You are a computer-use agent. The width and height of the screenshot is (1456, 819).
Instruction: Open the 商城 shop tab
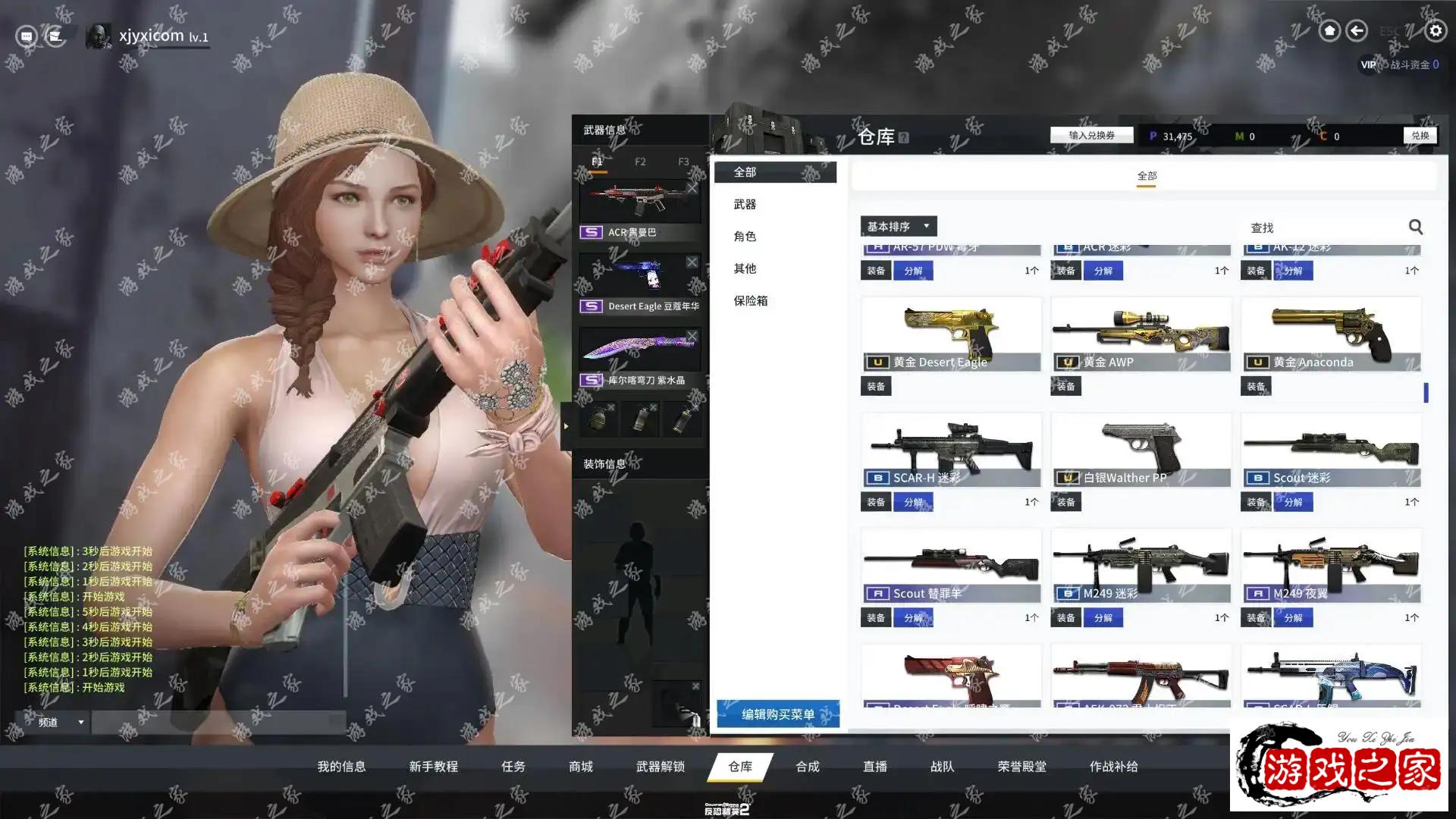click(x=581, y=767)
